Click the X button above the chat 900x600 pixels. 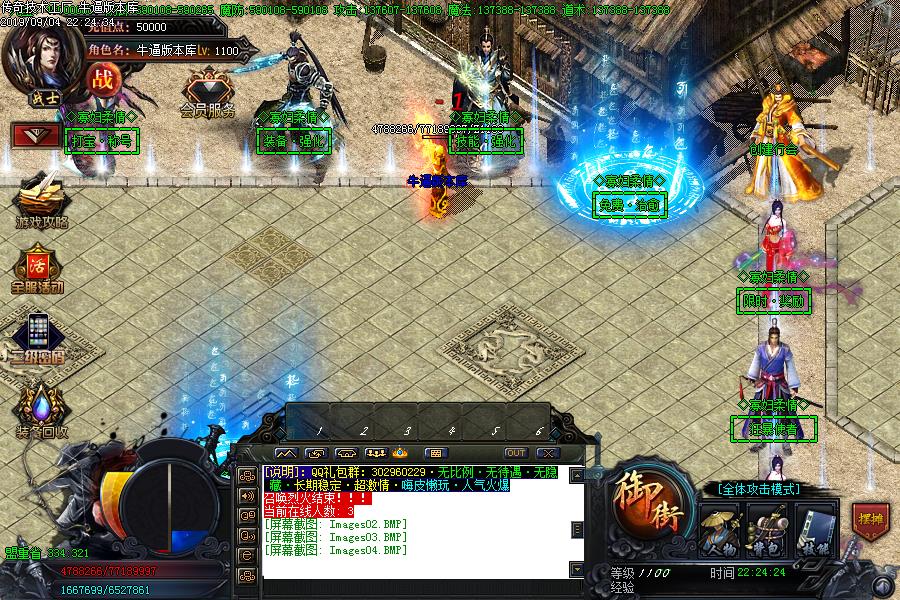click(547, 453)
